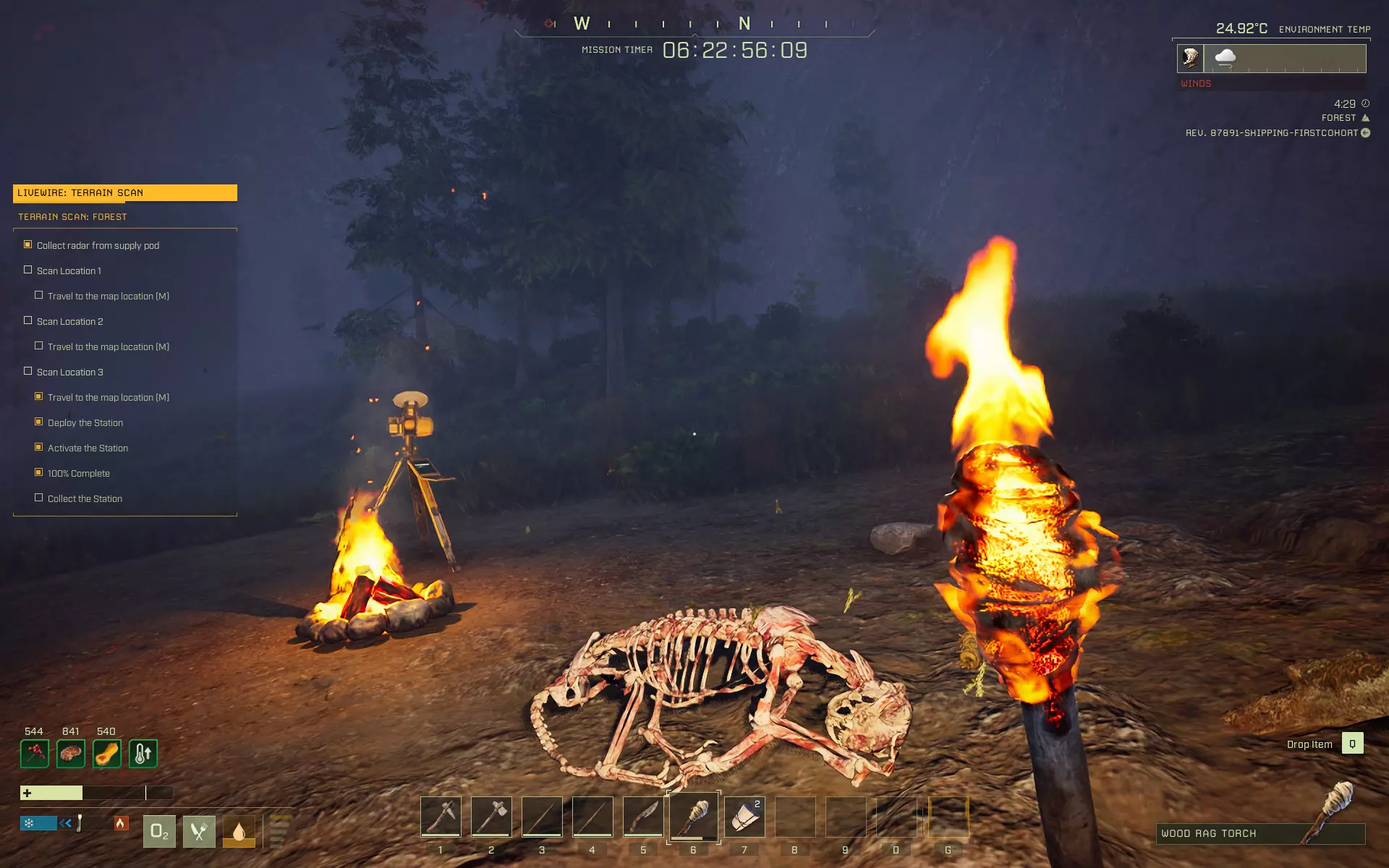This screenshot has width=1389, height=868.
Task: Select the wood rag torch hotbar slot
Action: 694,817
